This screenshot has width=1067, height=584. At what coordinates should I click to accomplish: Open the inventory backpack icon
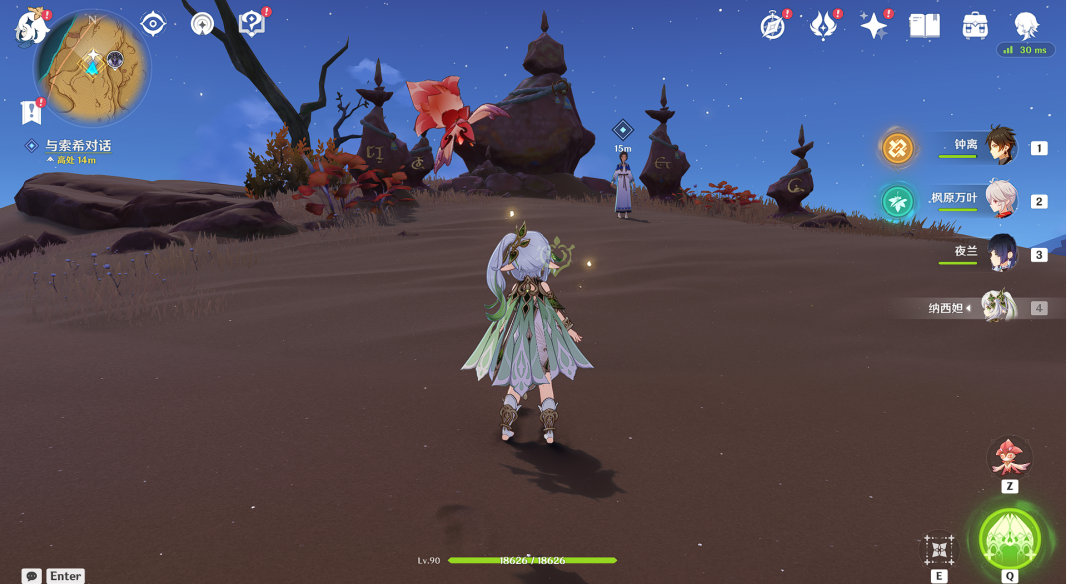[x=975, y=25]
